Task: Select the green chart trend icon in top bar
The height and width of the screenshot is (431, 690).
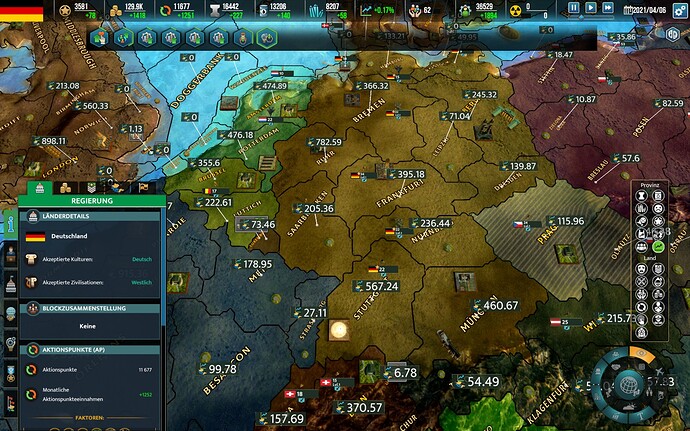Action: pyautogui.click(x=368, y=9)
